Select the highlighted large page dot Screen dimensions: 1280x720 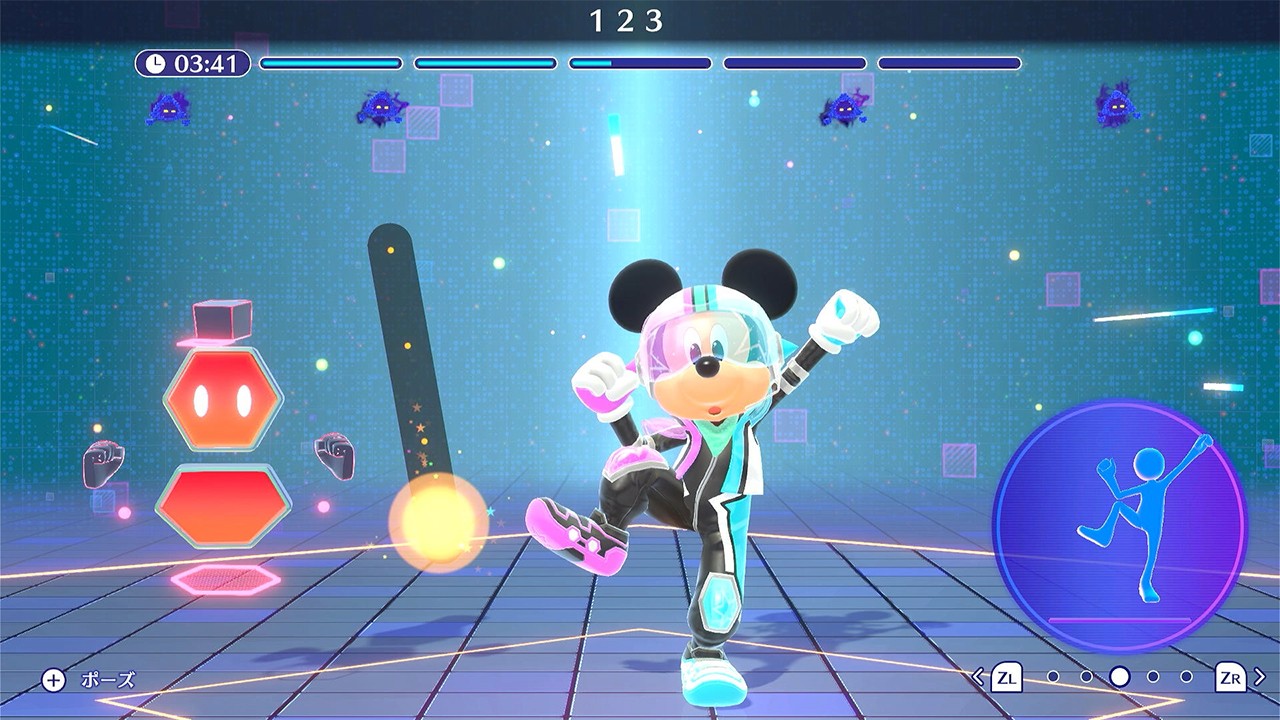point(1120,677)
